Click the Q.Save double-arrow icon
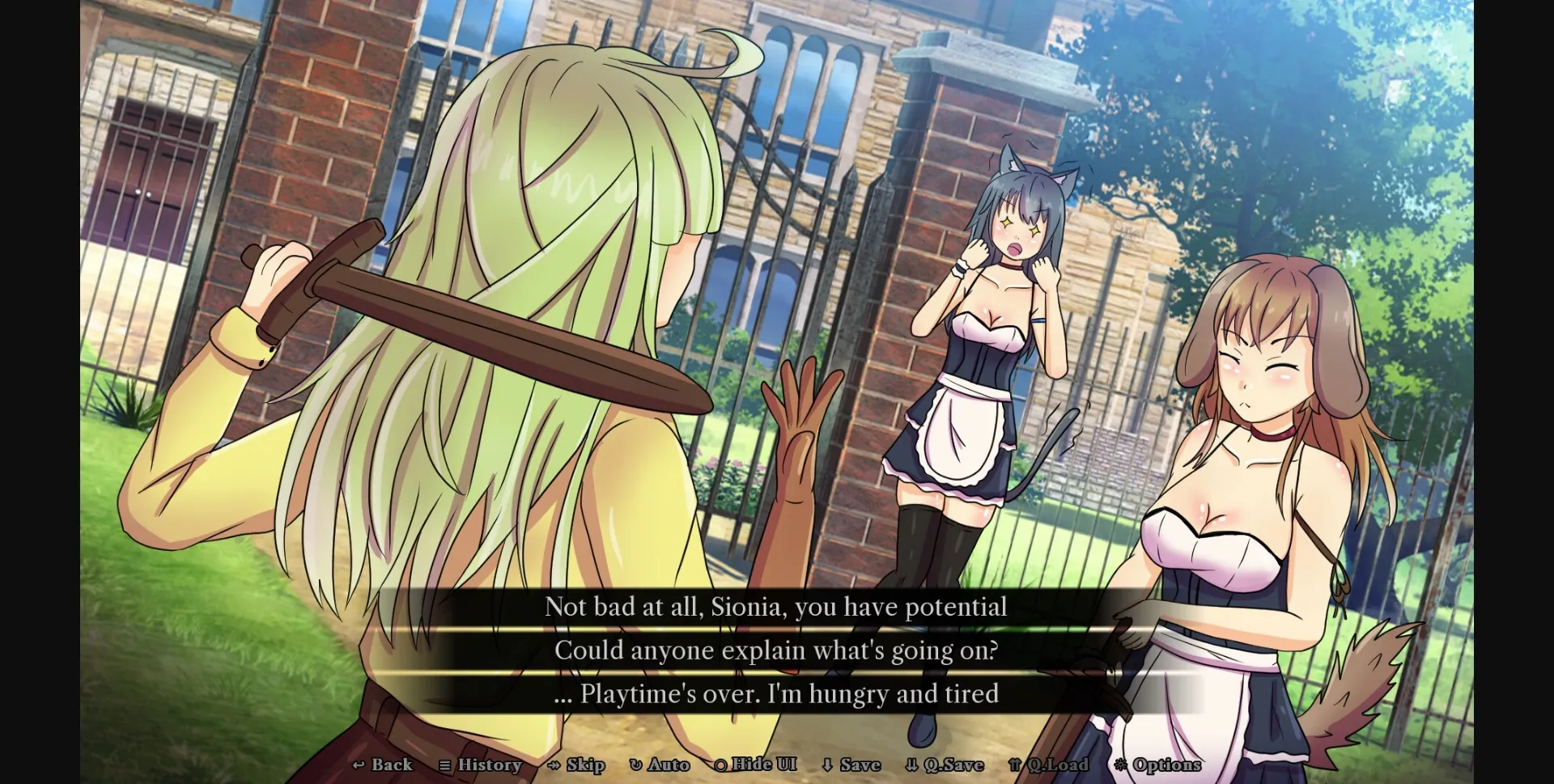 (912, 765)
